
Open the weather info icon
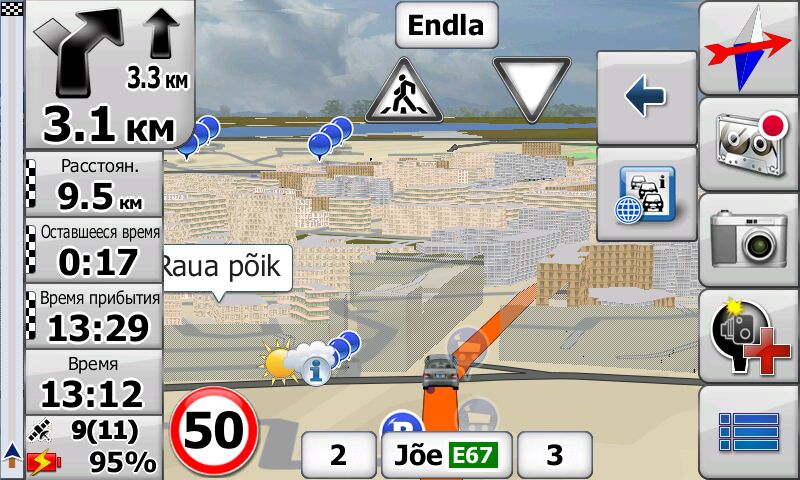tap(318, 371)
